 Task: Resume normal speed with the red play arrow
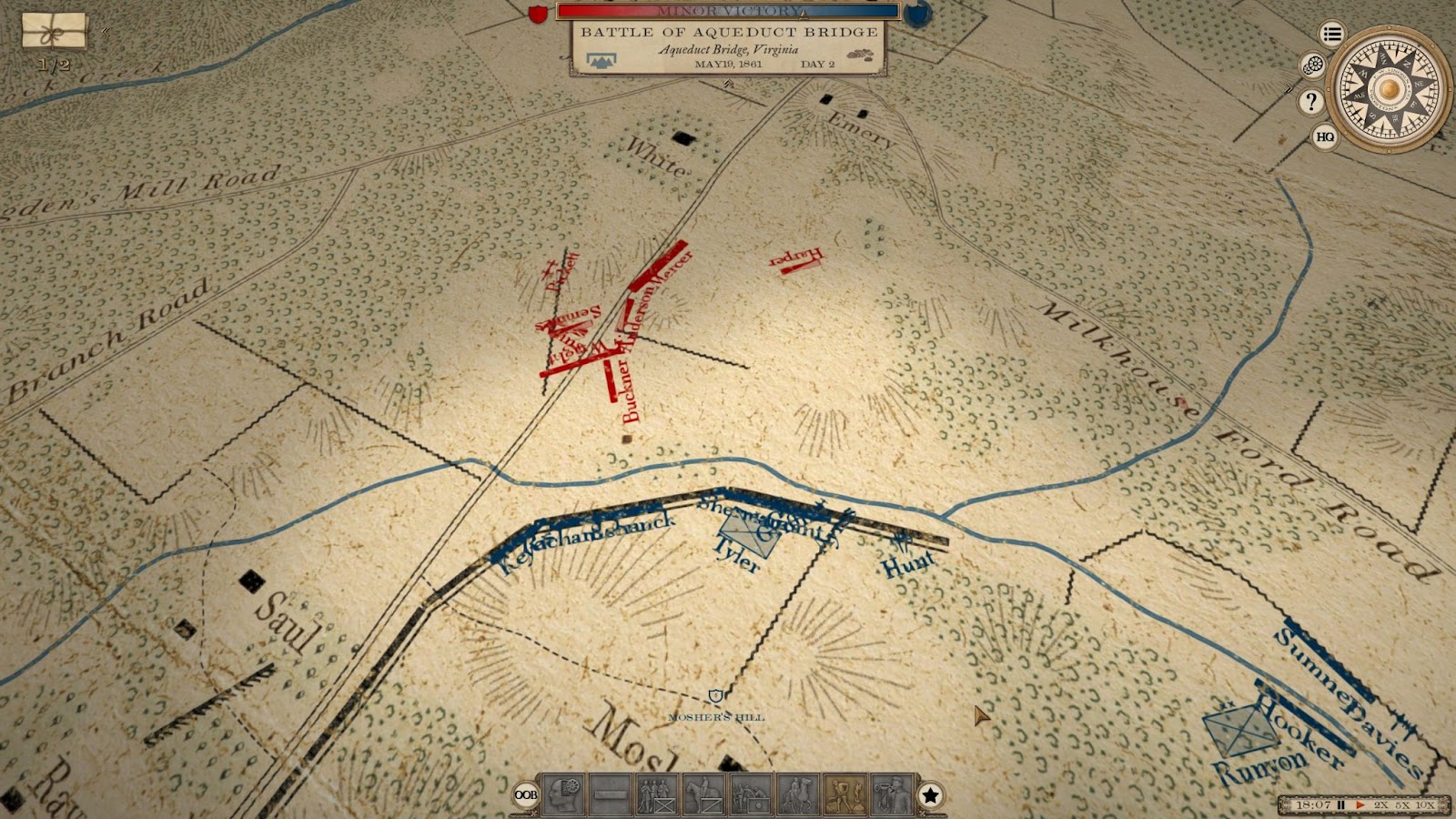(1360, 805)
